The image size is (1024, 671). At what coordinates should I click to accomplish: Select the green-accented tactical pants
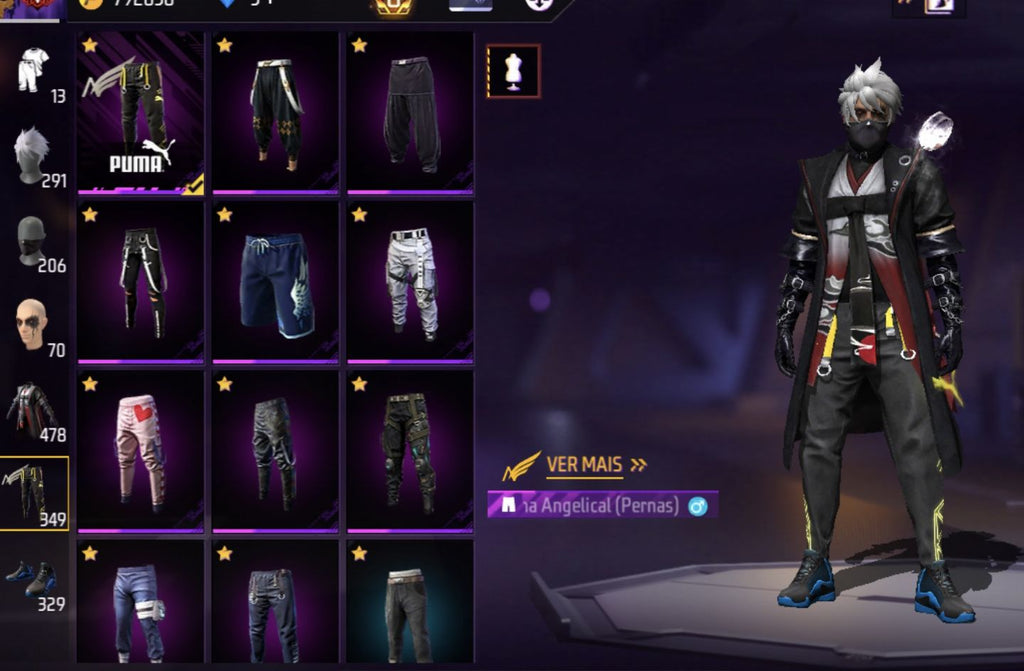point(410,451)
